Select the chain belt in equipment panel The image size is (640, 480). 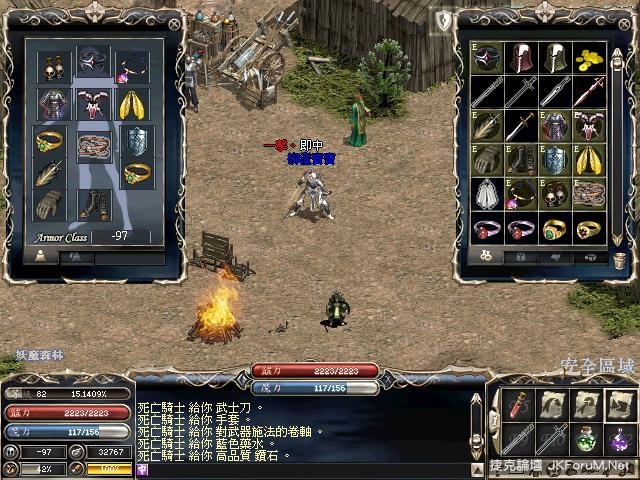tap(94, 146)
